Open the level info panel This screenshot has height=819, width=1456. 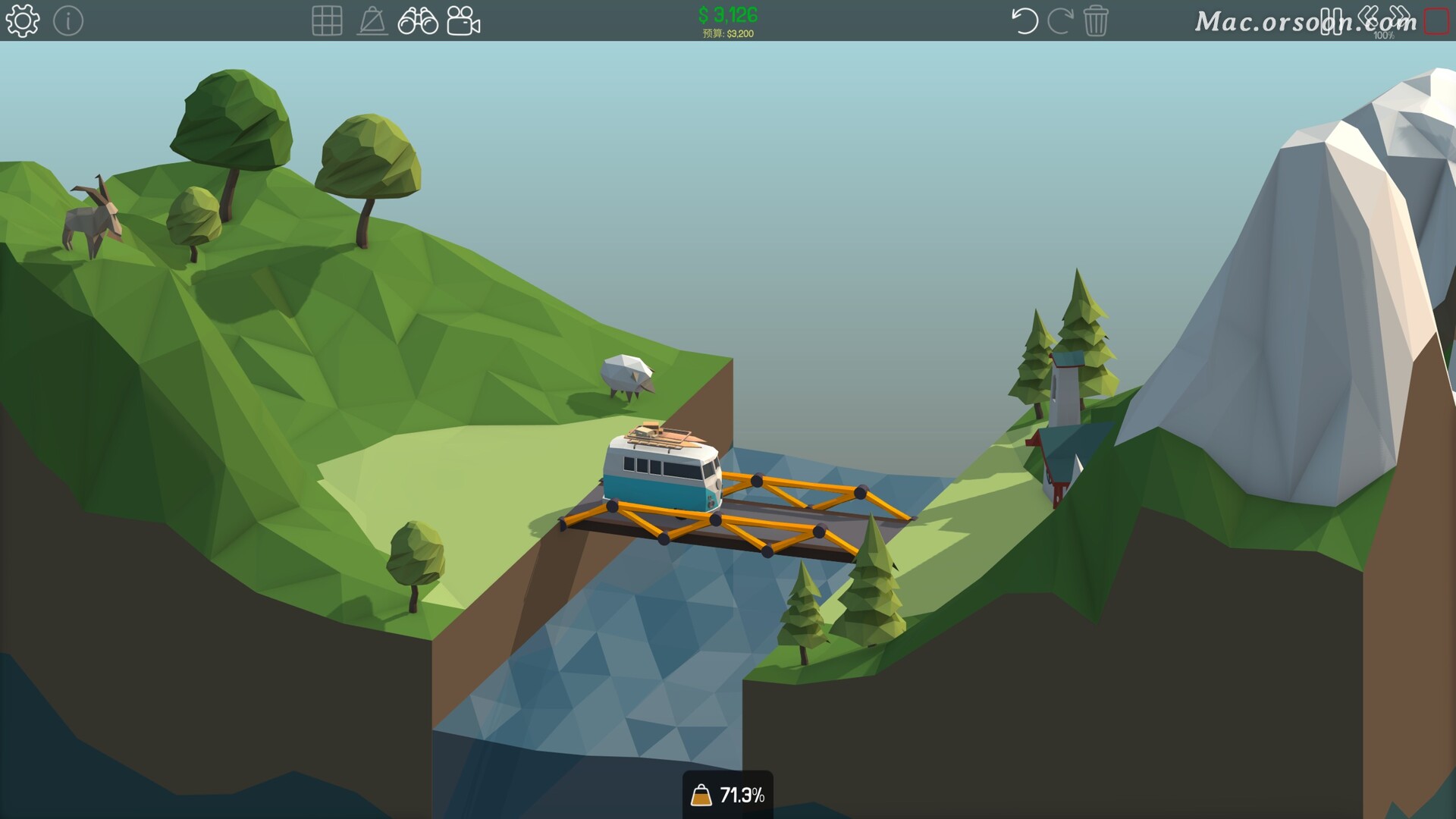click(70, 20)
